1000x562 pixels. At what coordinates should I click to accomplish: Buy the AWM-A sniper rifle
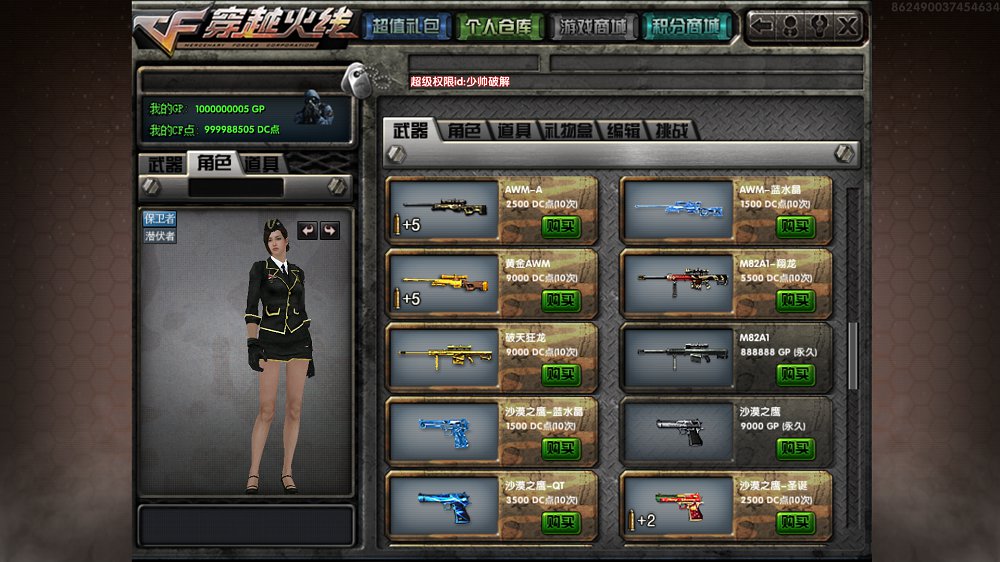561,227
